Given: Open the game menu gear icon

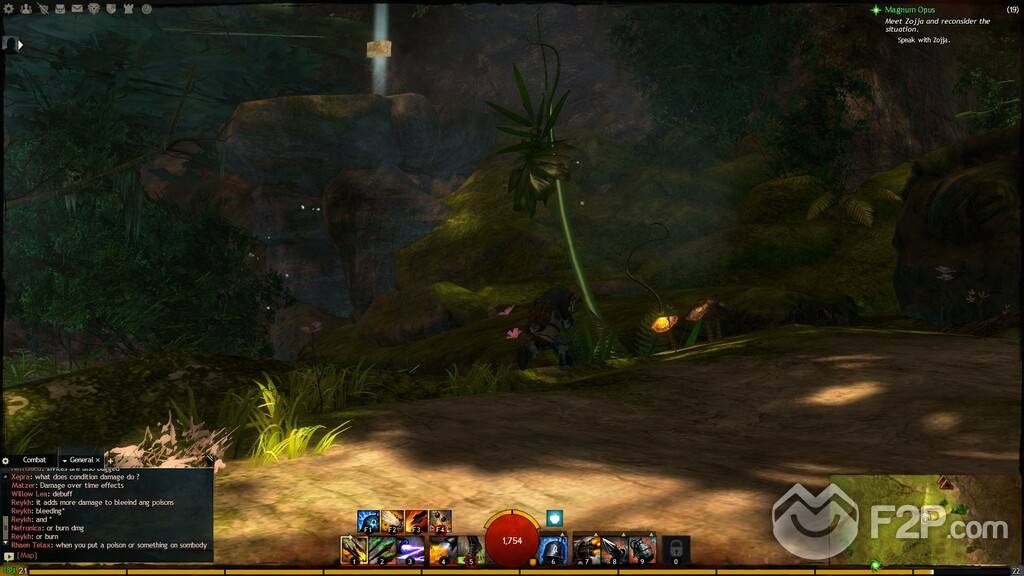Looking at the screenshot, I should point(8,9).
